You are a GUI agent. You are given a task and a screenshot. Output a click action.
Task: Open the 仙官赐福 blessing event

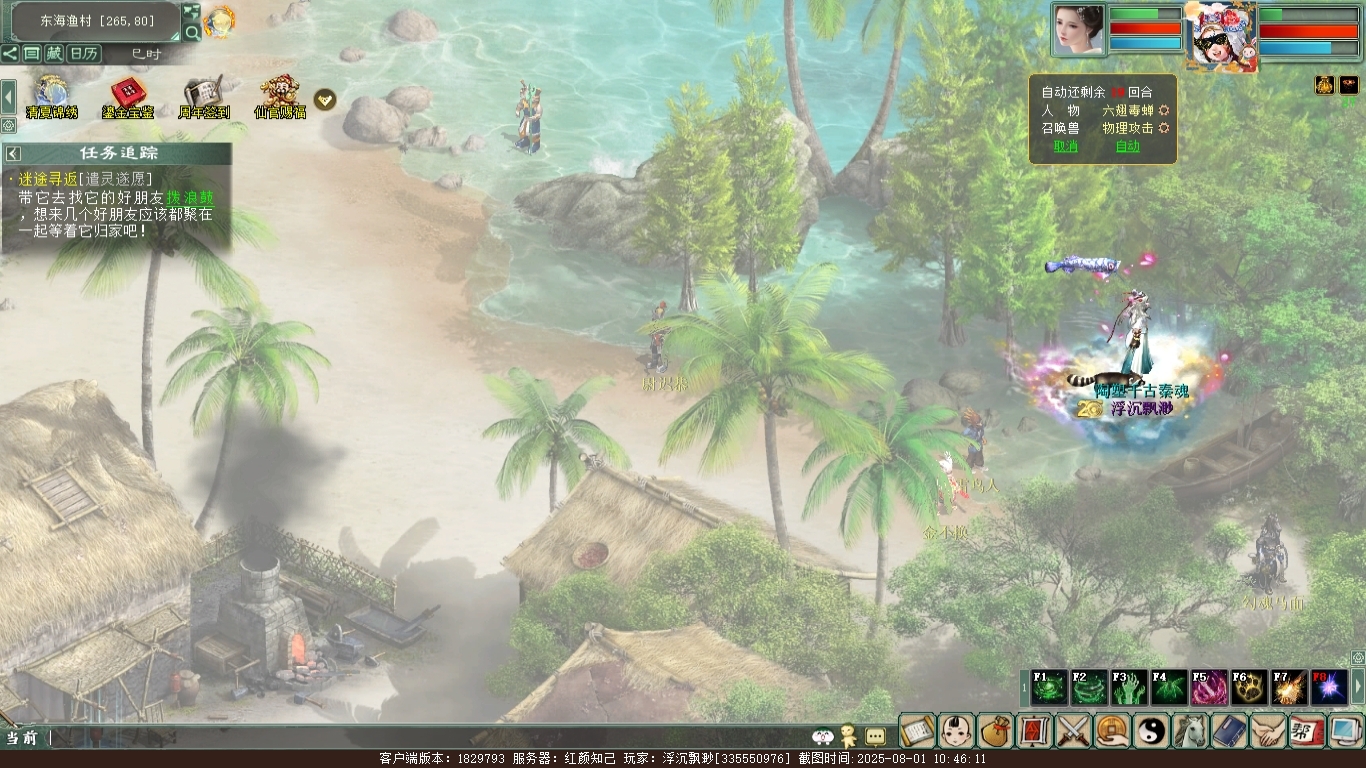(x=280, y=97)
